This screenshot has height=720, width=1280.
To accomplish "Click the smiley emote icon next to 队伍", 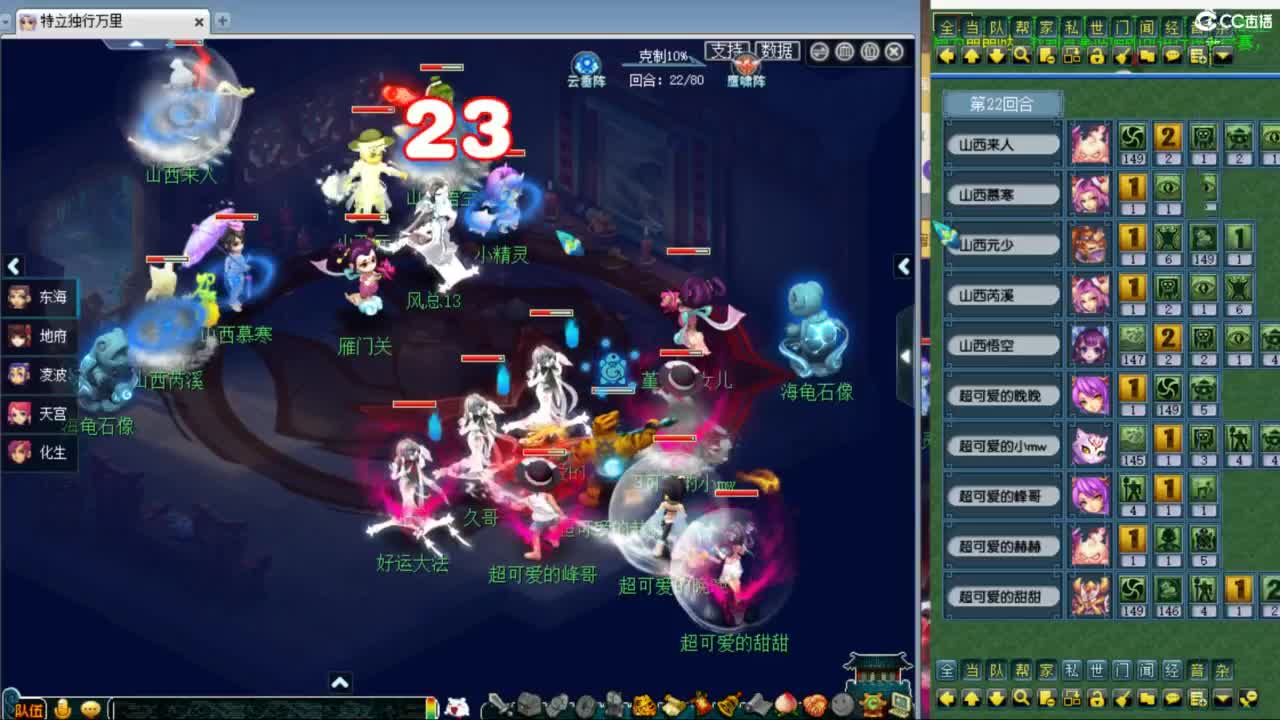I will click(x=88, y=708).
